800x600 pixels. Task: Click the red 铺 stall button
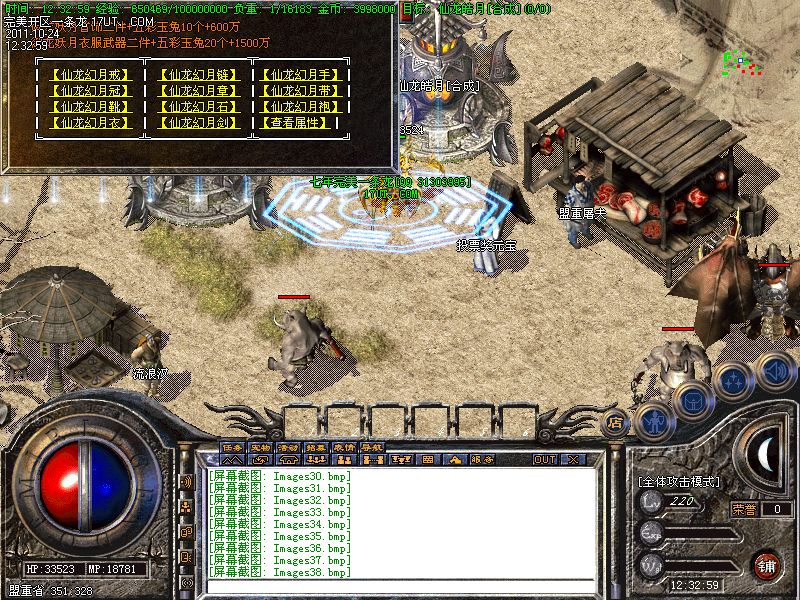pyautogui.click(x=767, y=564)
